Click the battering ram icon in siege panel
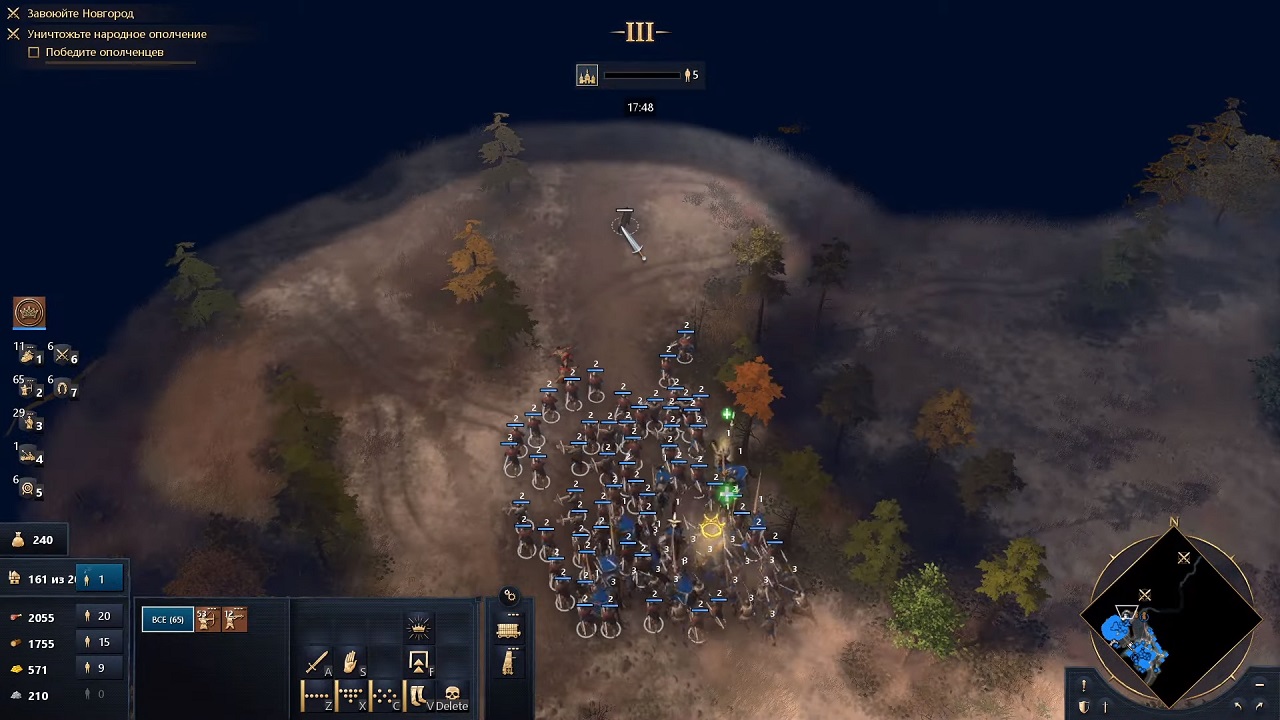This screenshot has width=1280, height=720. (x=508, y=630)
